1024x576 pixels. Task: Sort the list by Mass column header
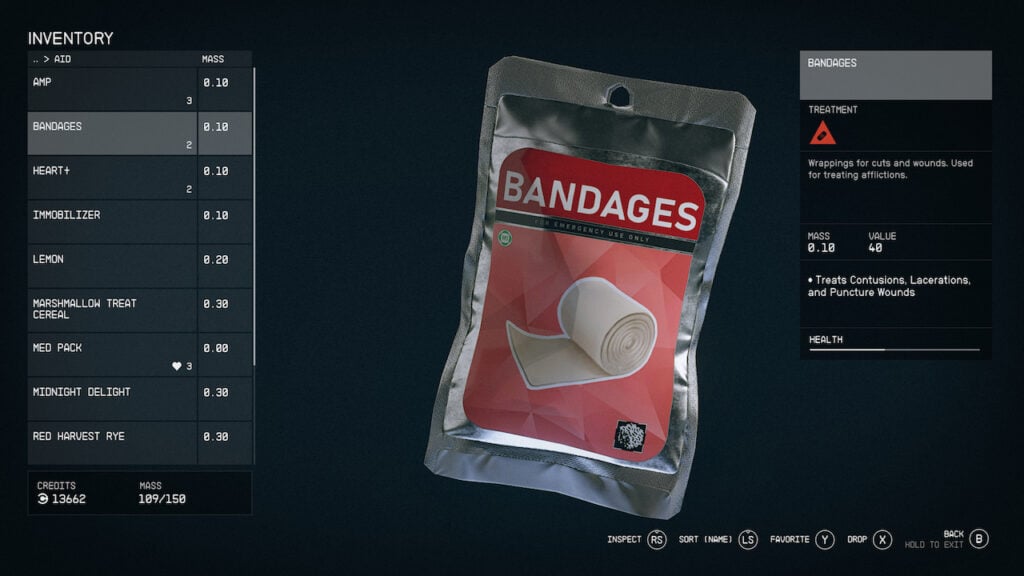213,59
